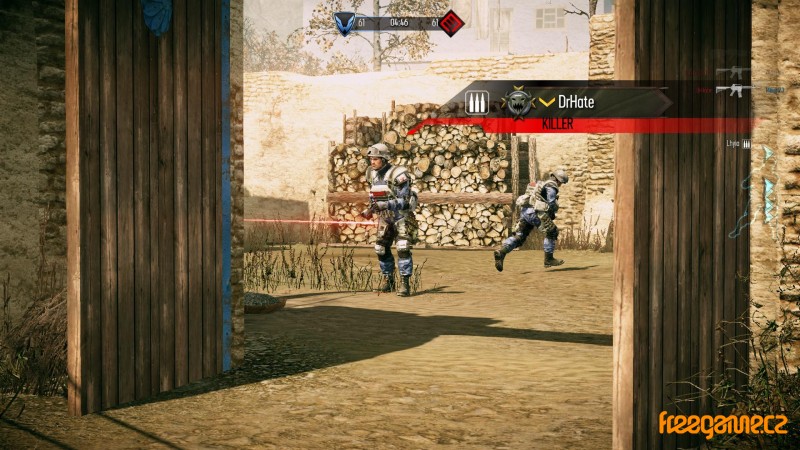
Task: Click the blue Warface team emblem
Action: [x=345, y=22]
